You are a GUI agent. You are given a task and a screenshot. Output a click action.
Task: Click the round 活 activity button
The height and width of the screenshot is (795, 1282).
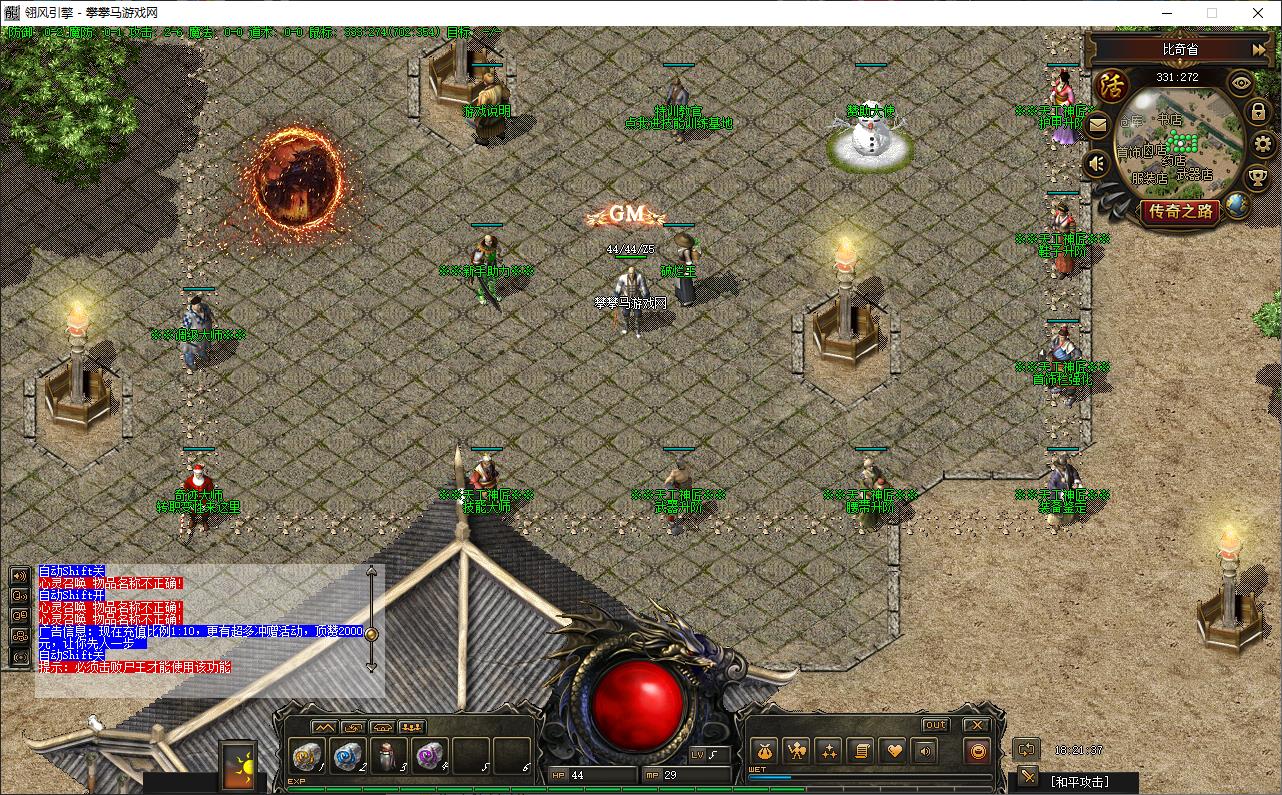(x=1109, y=85)
